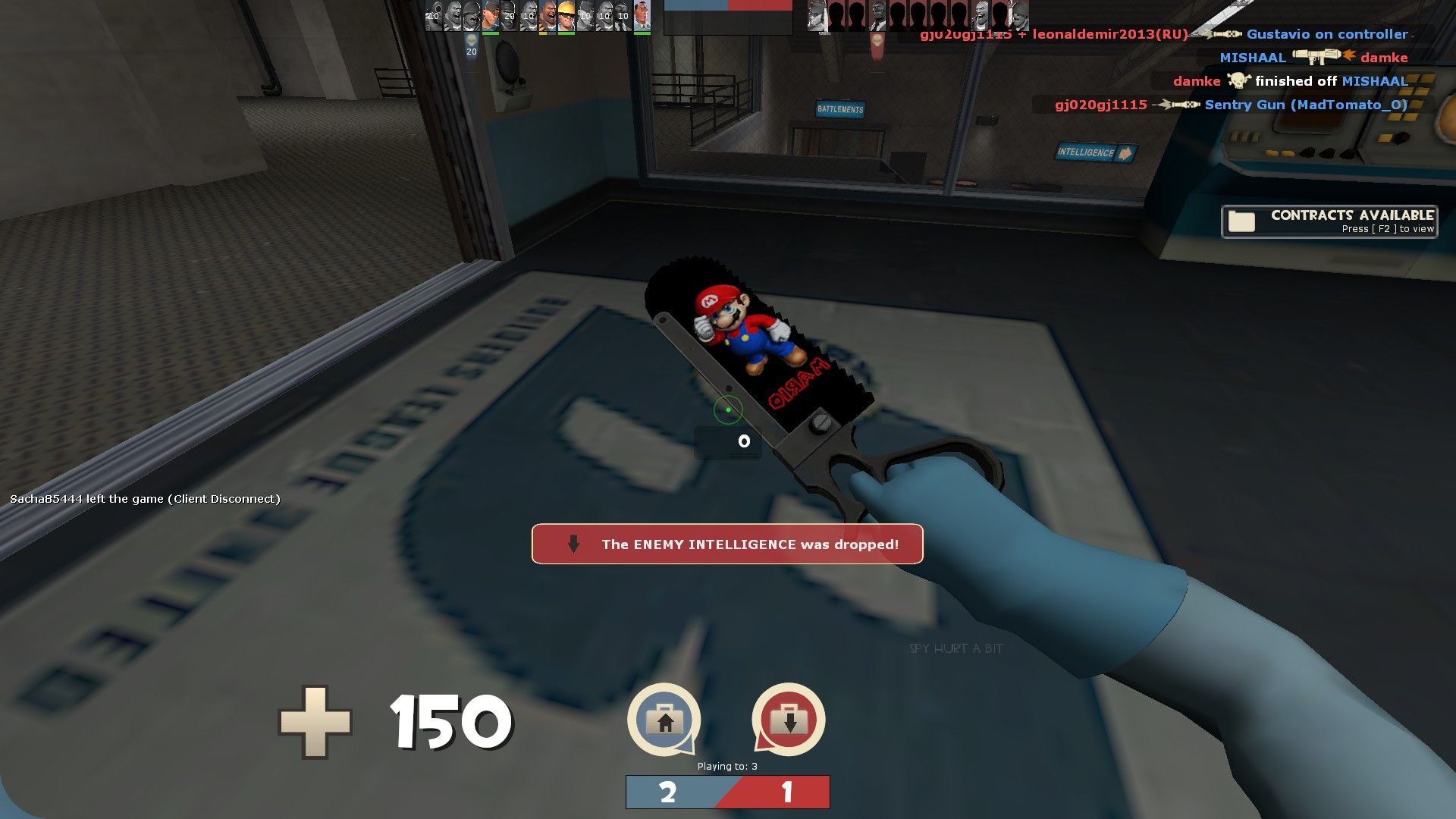
Task: Toggle the green health bar under Scout avatar
Action: [489, 33]
